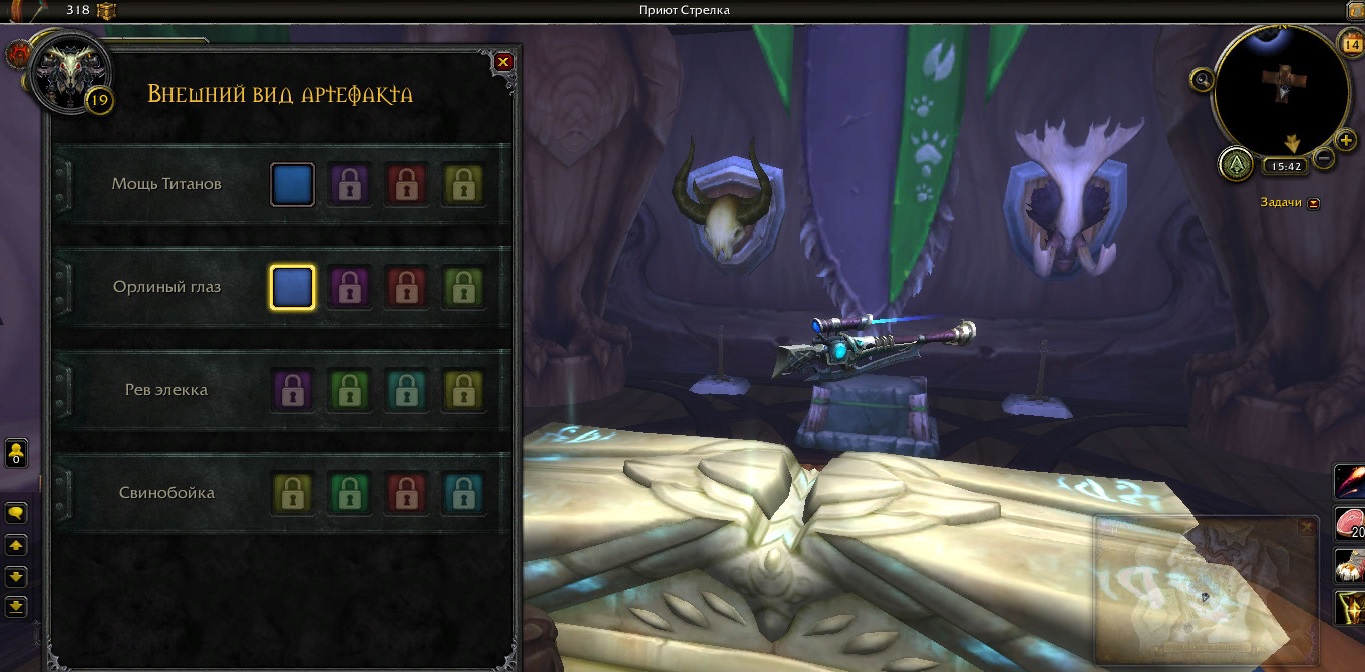The height and width of the screenshot is (672, 1365).
Task: Open the minimap tracking magnifier button
Action: click(x=1201, y=79)
